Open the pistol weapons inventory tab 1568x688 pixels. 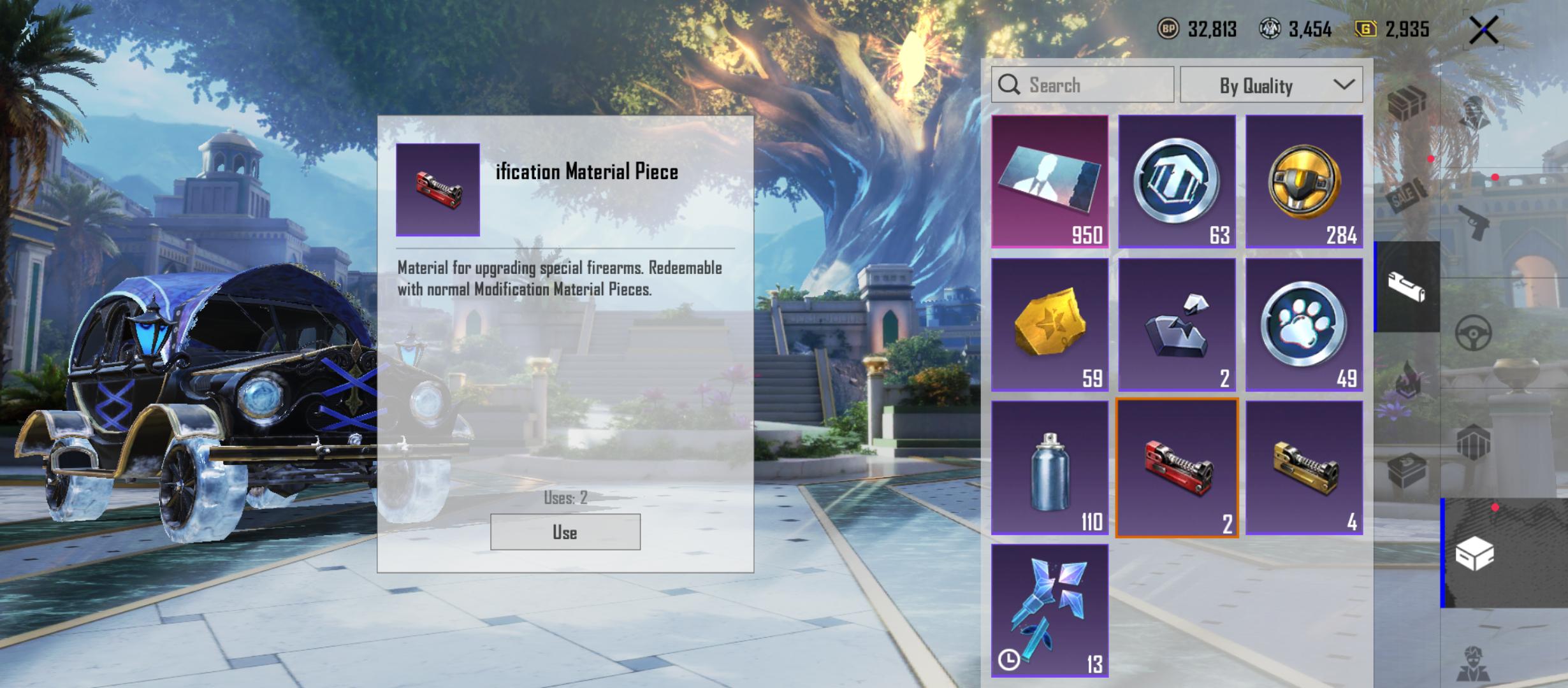[x=1474, y=222]
